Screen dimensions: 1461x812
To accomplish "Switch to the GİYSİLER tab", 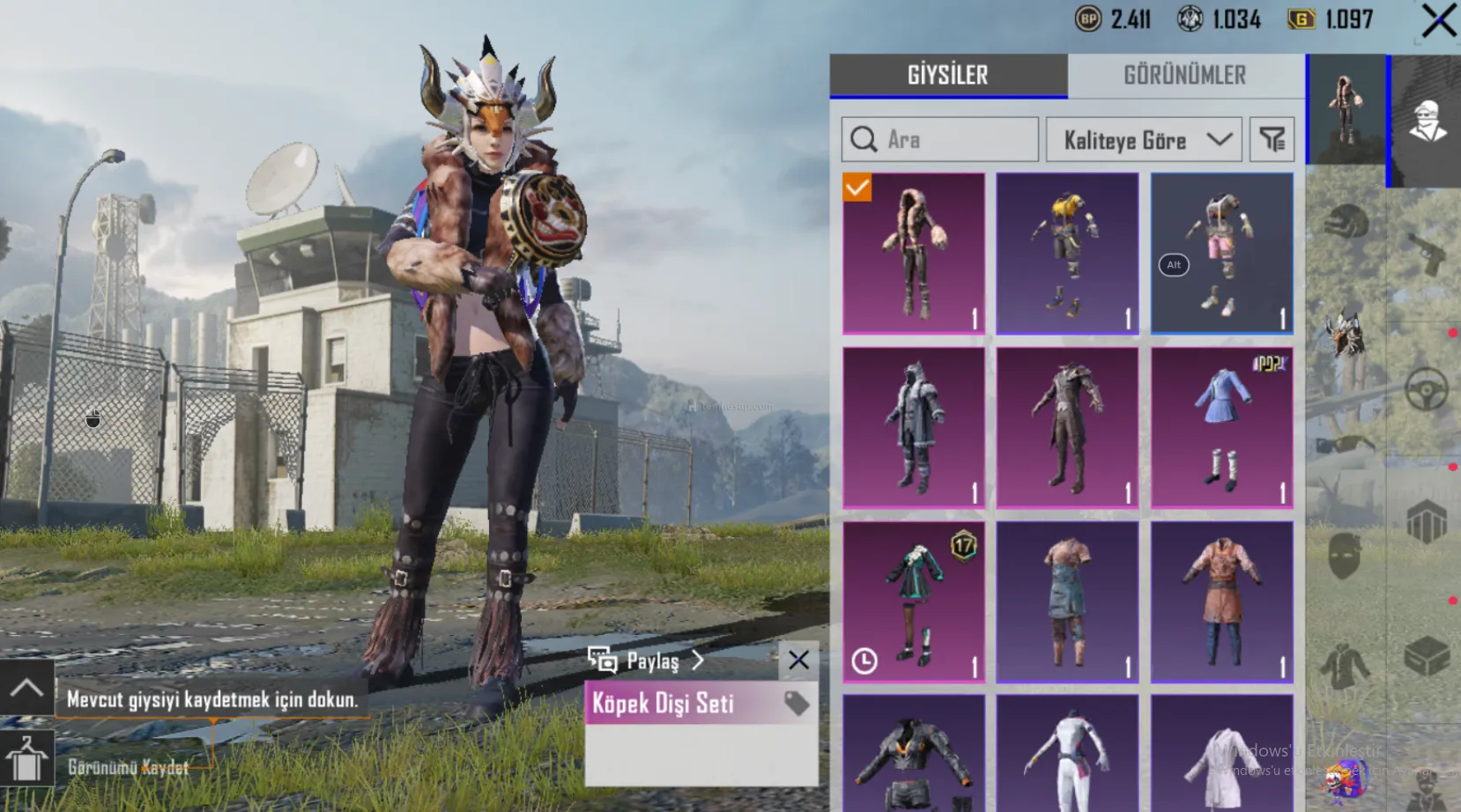I will [x=948, y=76].
